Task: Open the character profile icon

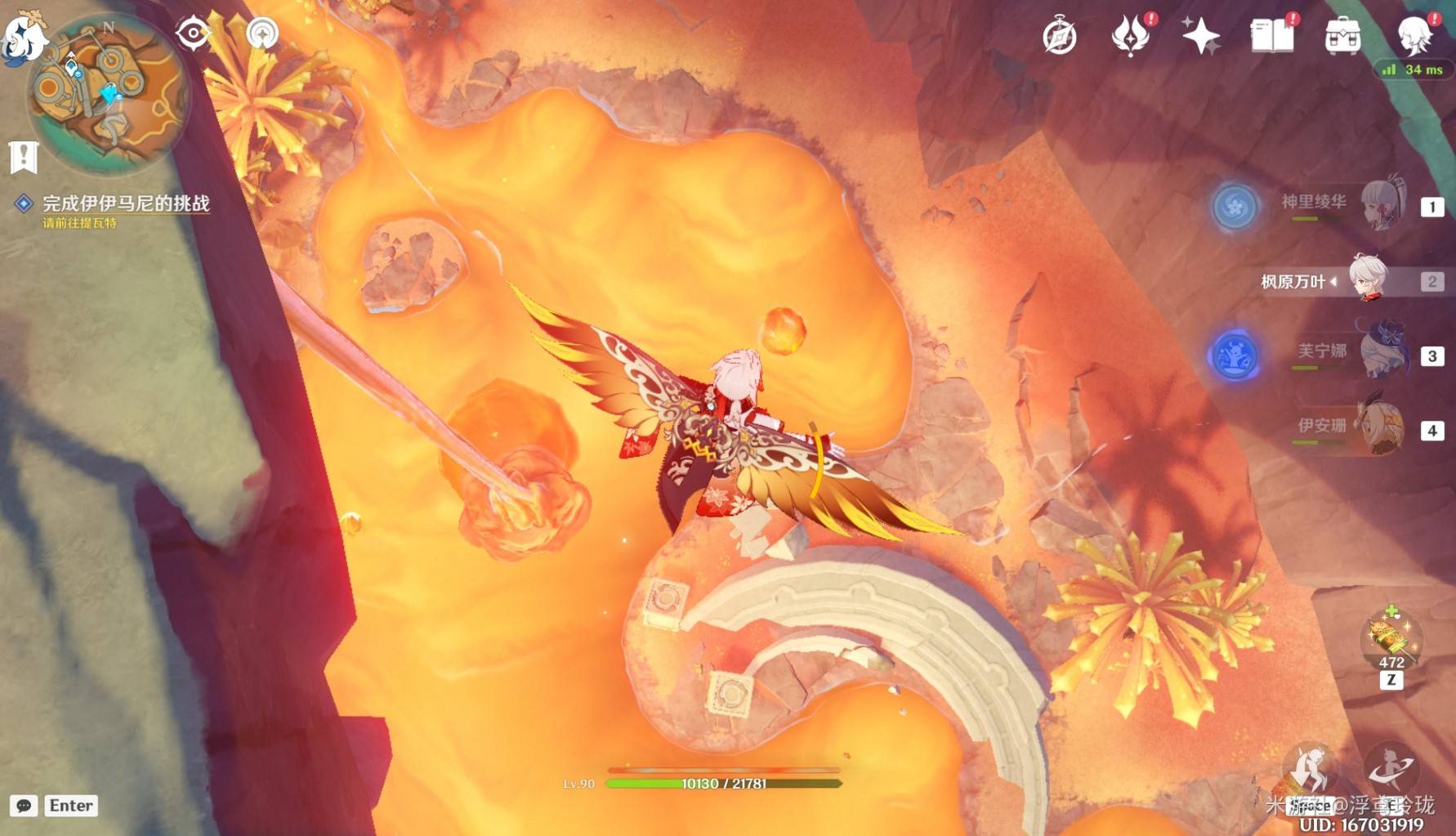Action: click(x=1414, y=35)
